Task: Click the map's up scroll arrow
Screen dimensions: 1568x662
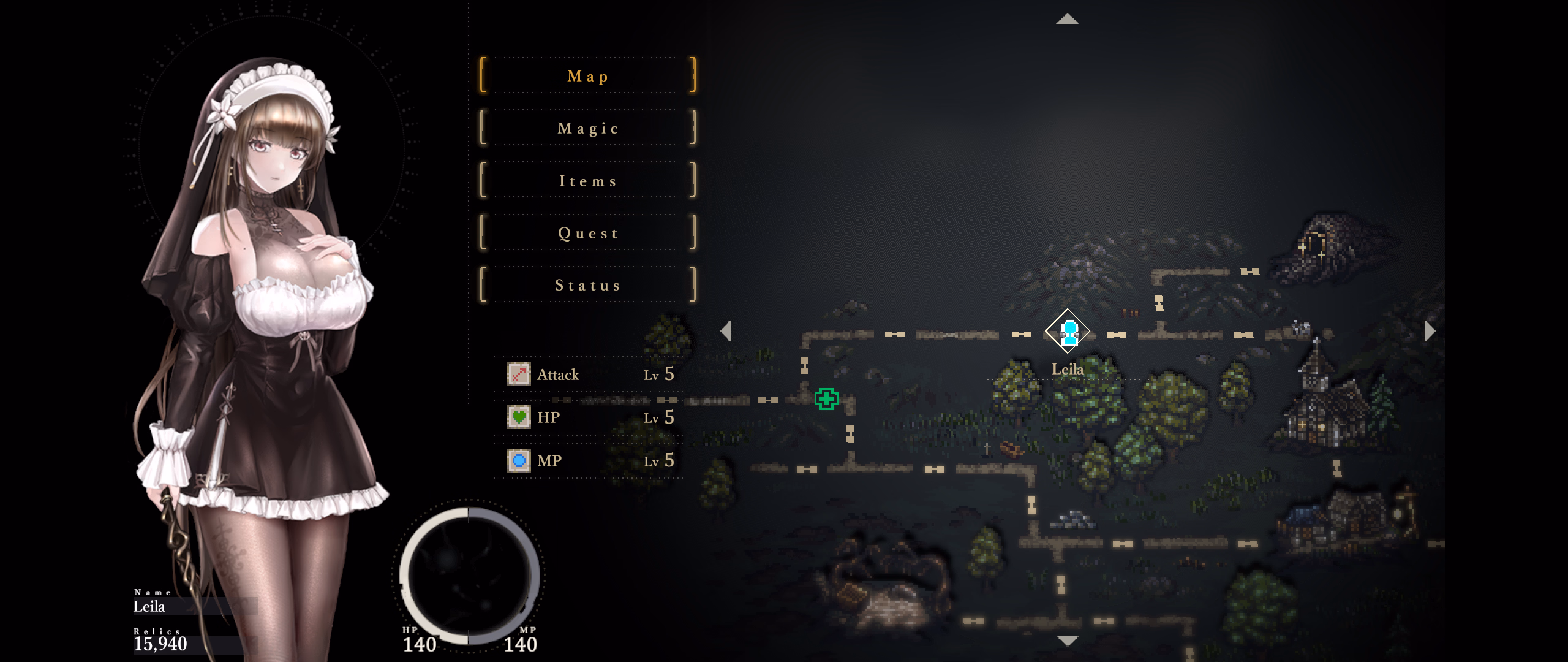Action: click(x=1068, y=20)
